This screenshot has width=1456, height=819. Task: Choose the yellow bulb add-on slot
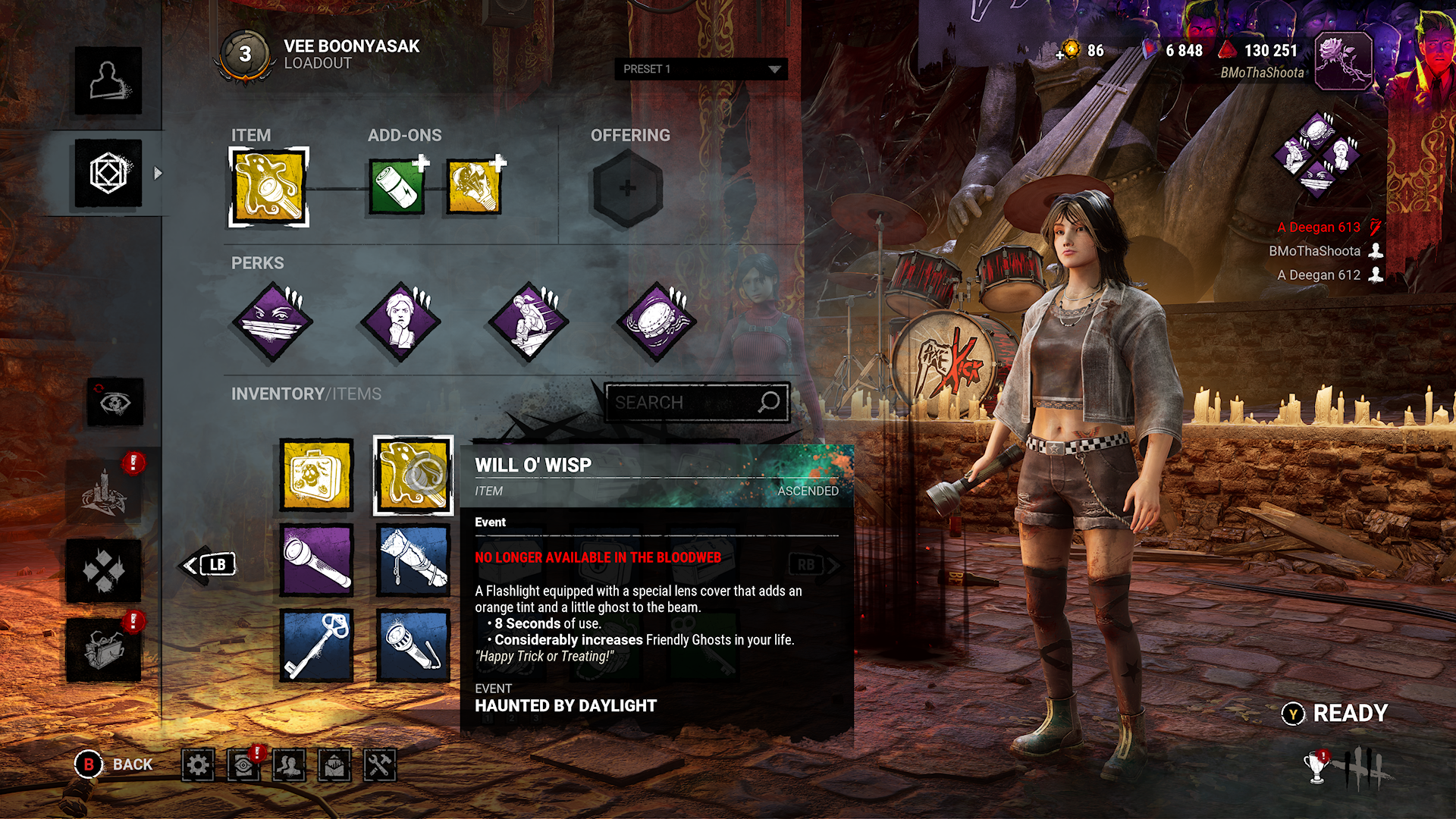(474, 187)
